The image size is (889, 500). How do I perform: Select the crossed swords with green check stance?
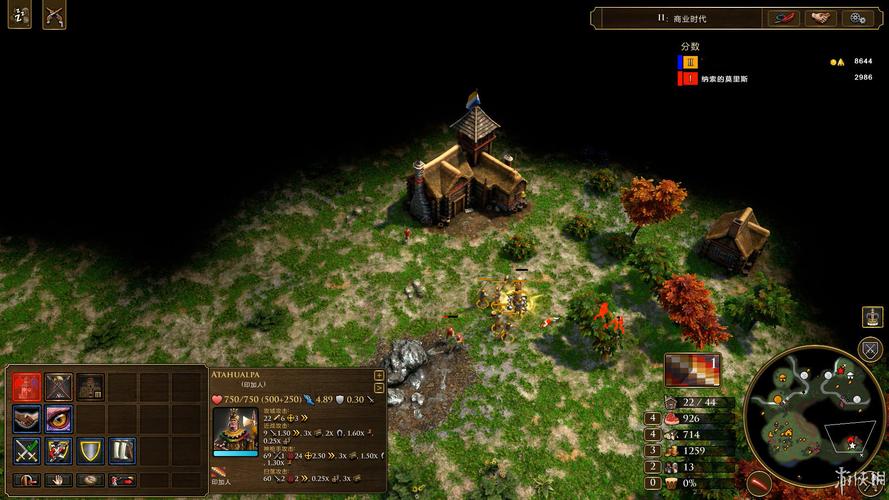[x=27, y=451]
